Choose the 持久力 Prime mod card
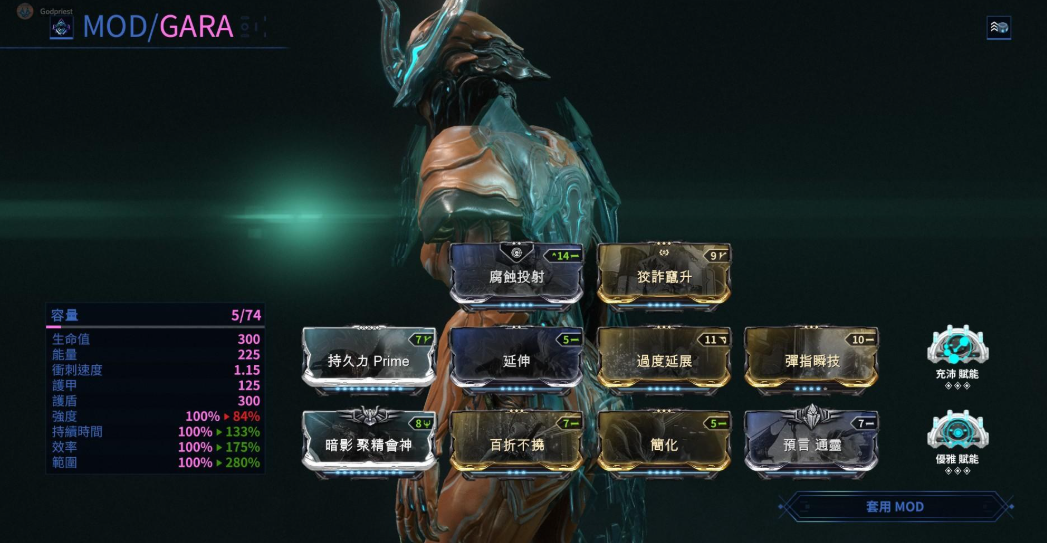1047x543 pixels. pyautogui.click(x=369, y=360)
